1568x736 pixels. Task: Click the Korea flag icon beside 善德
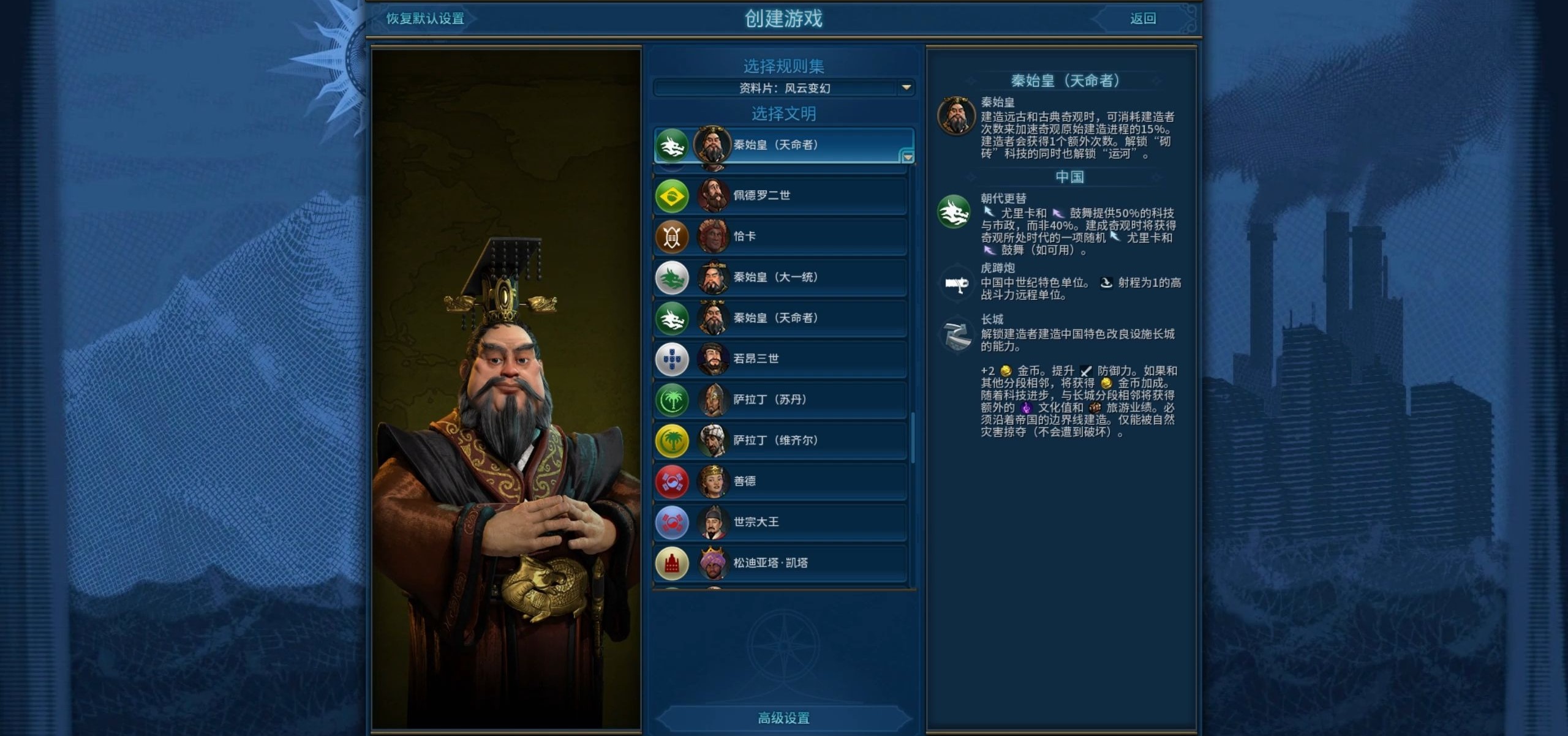(672, 481)
